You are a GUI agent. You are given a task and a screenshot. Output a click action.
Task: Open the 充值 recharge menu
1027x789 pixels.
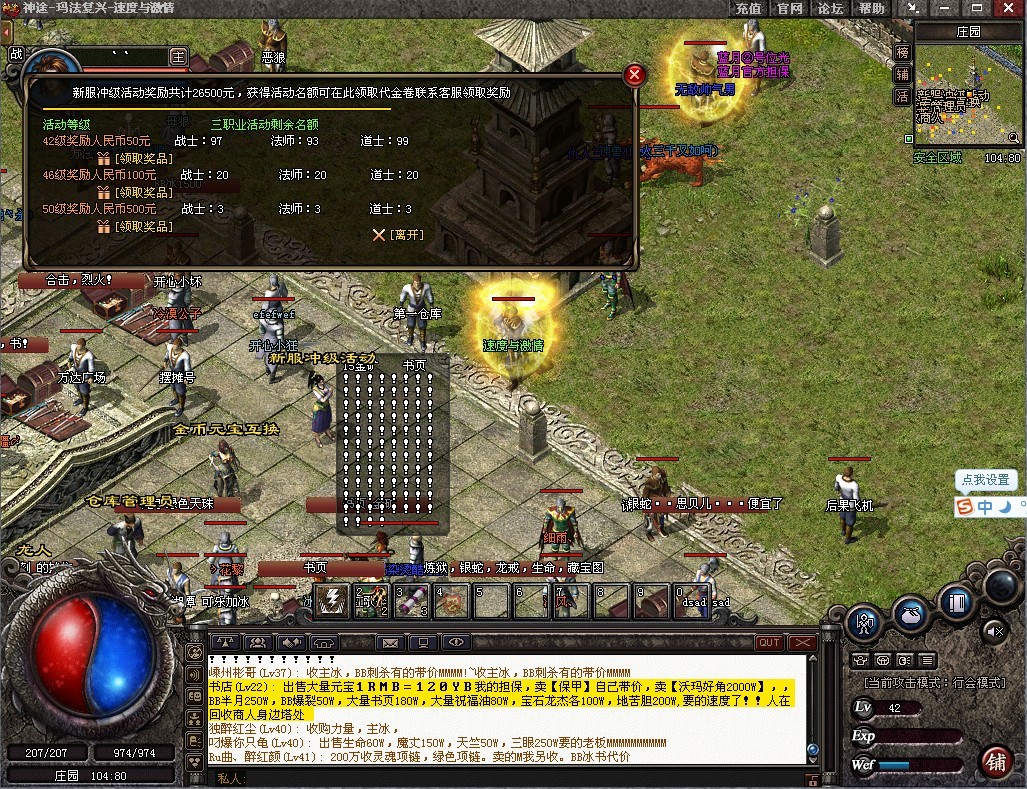tap(748, 8)
